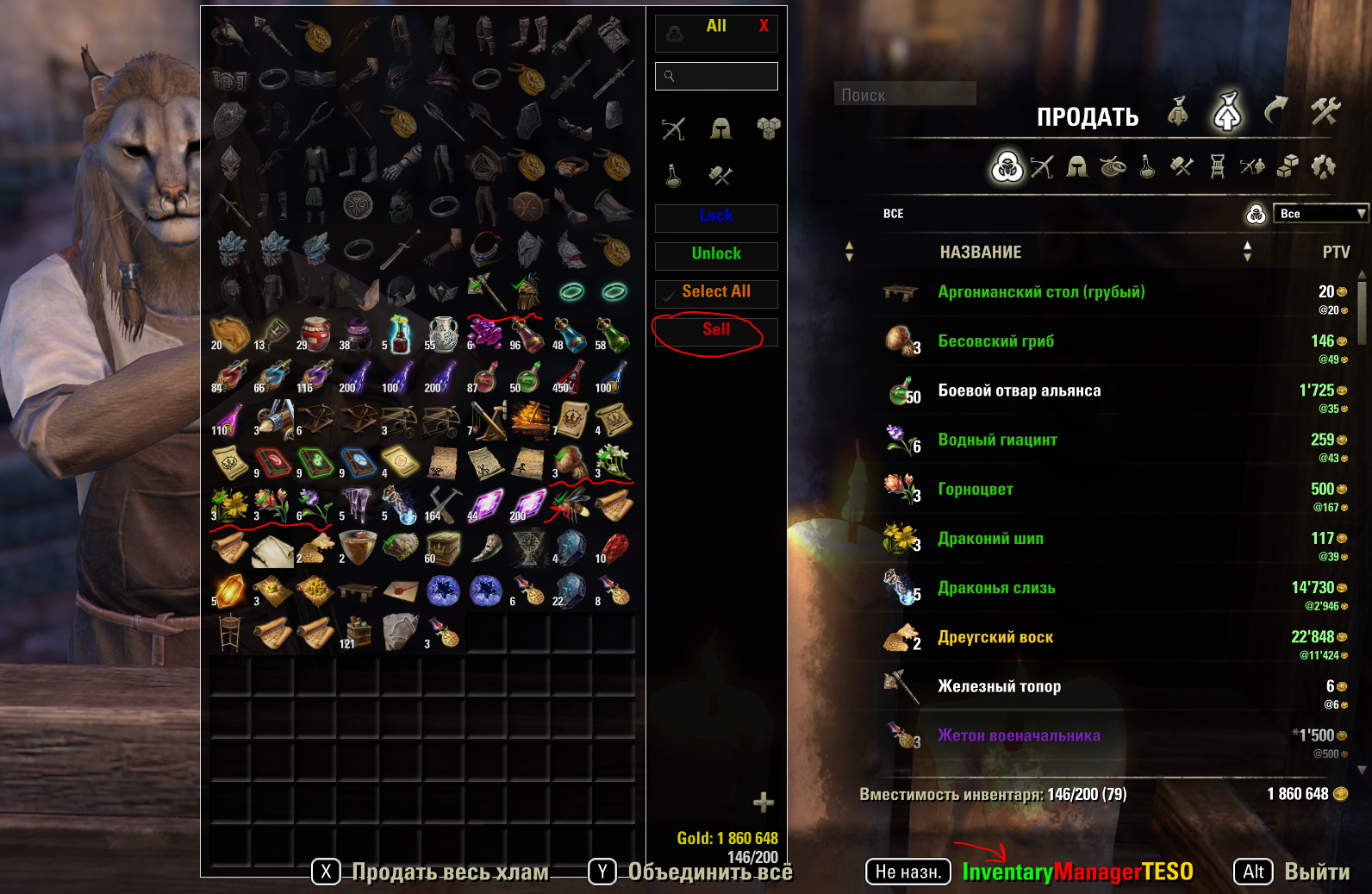Switch to the ВСЕ tab above item list
This screenshot has width=1372, height=894.
[893, 213]
